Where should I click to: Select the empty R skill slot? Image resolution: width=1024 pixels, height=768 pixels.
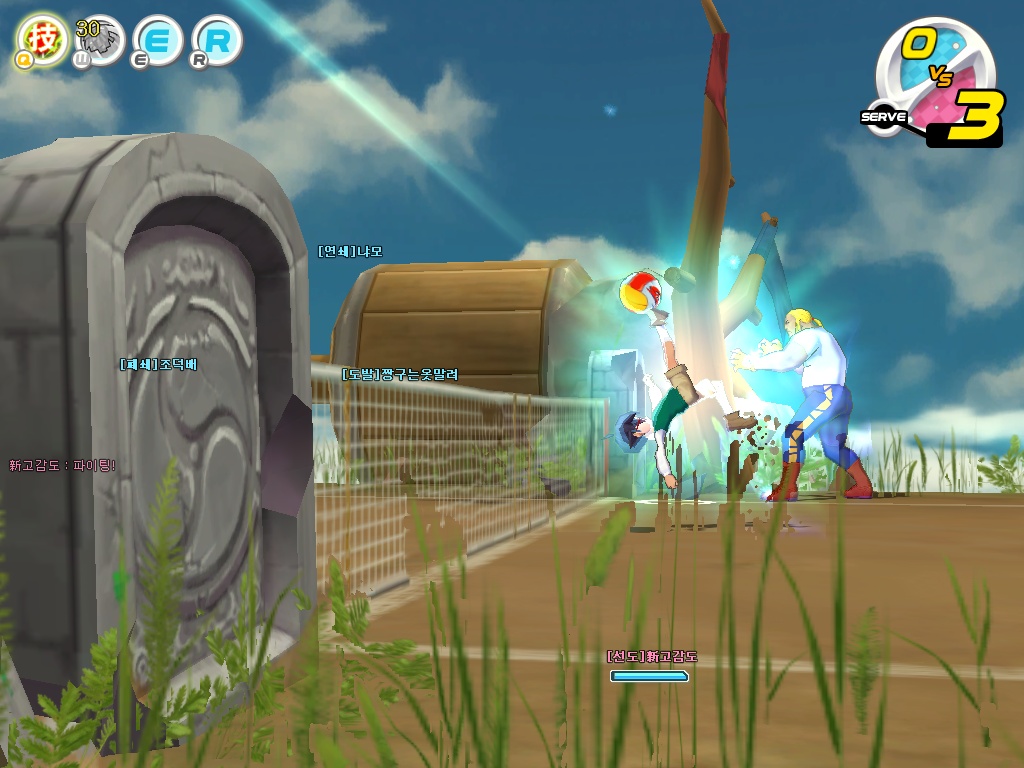click(217, 40)
